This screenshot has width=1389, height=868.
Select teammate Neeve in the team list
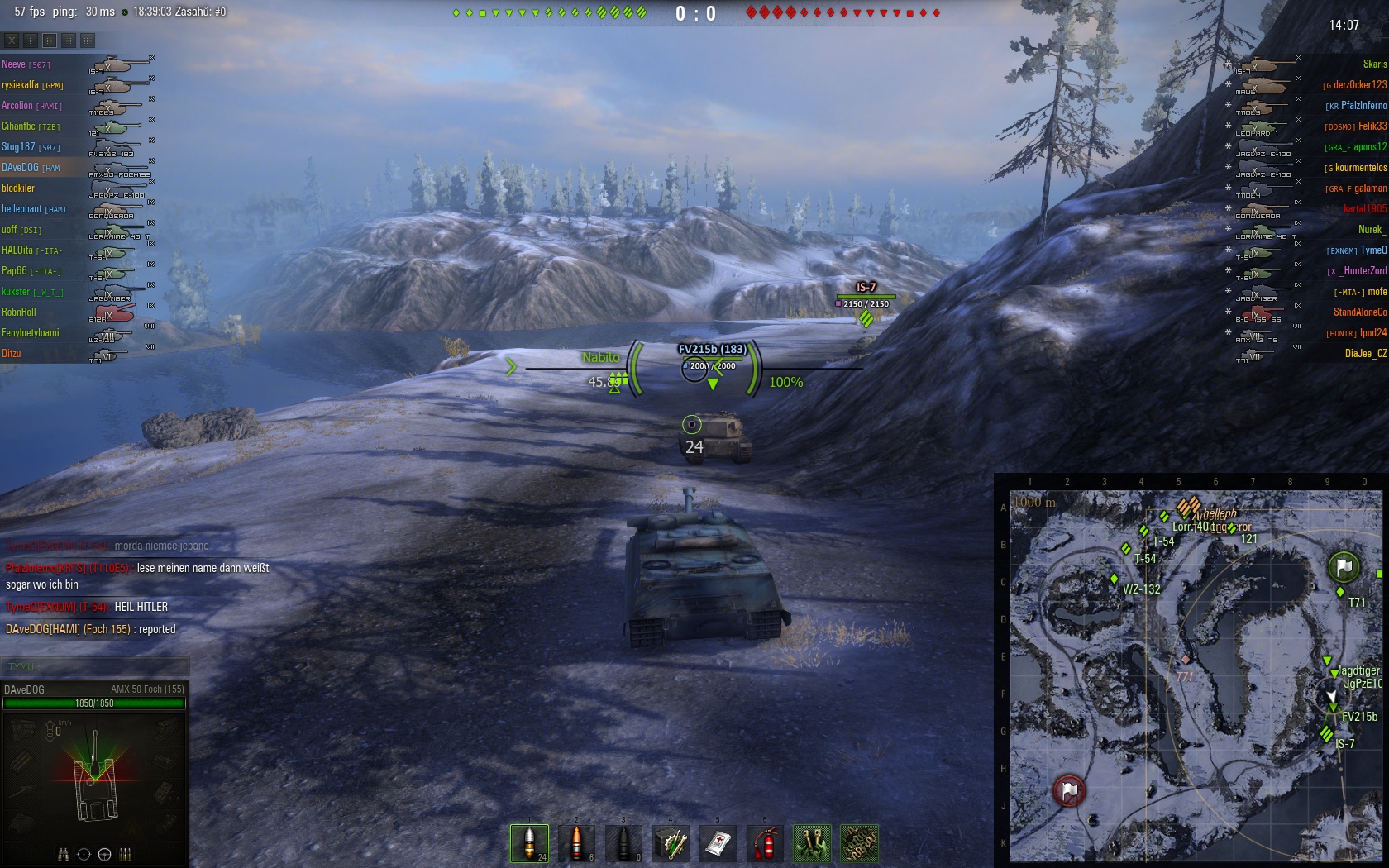pyautogui.click(x=13, y=64)
